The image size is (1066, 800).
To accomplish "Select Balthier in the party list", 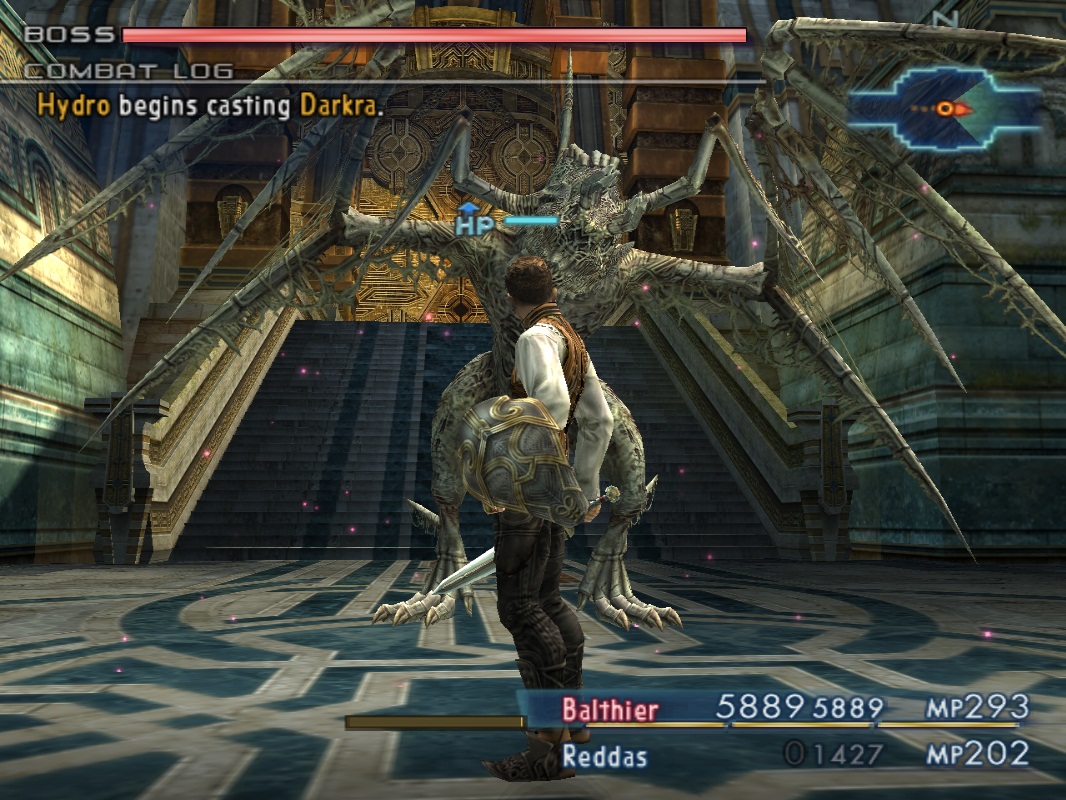I will click(x=610, y=710).
